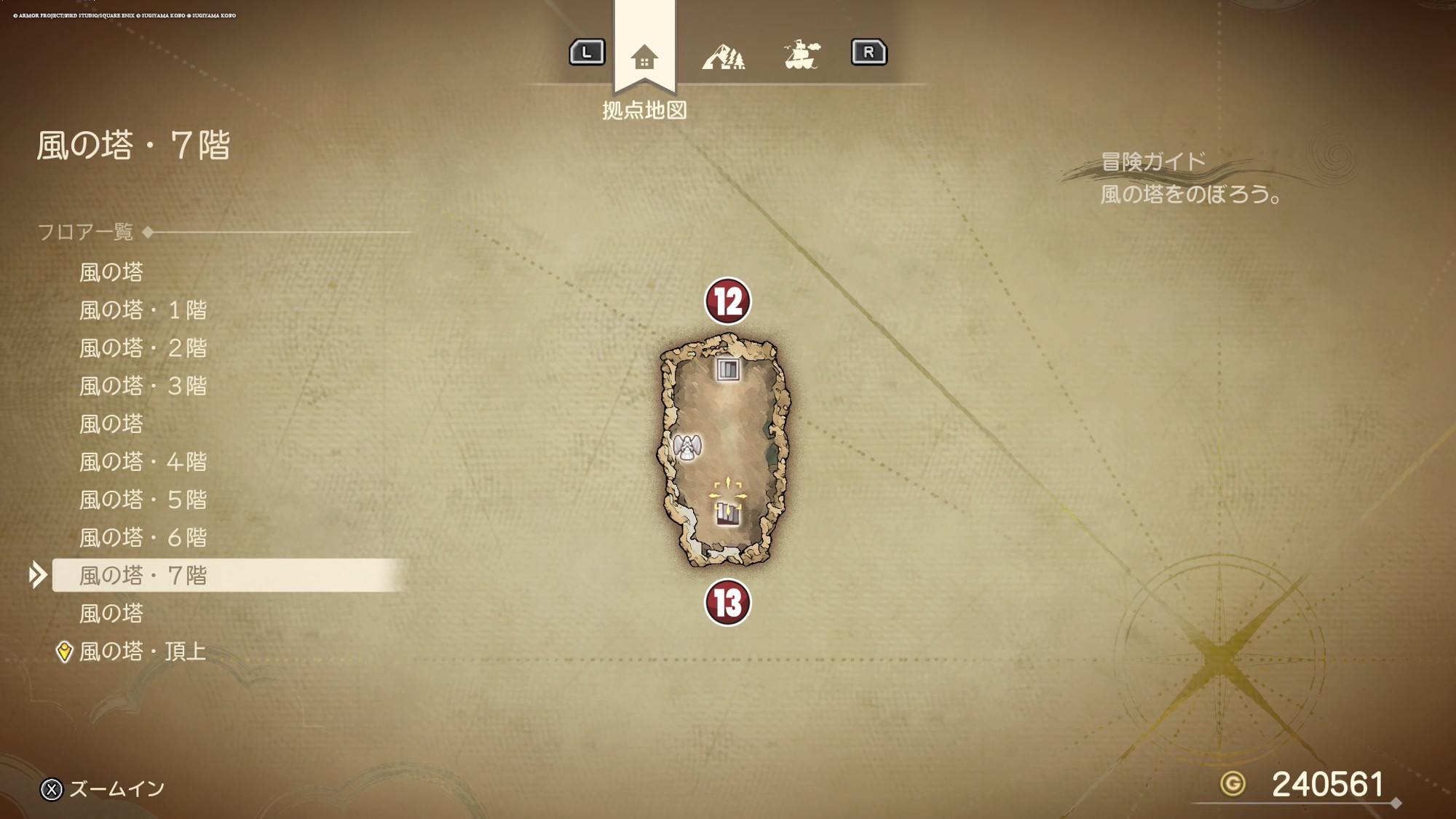
Task: Select the staircase icon under the yellow cursor
Action: [x=727, y=513]
